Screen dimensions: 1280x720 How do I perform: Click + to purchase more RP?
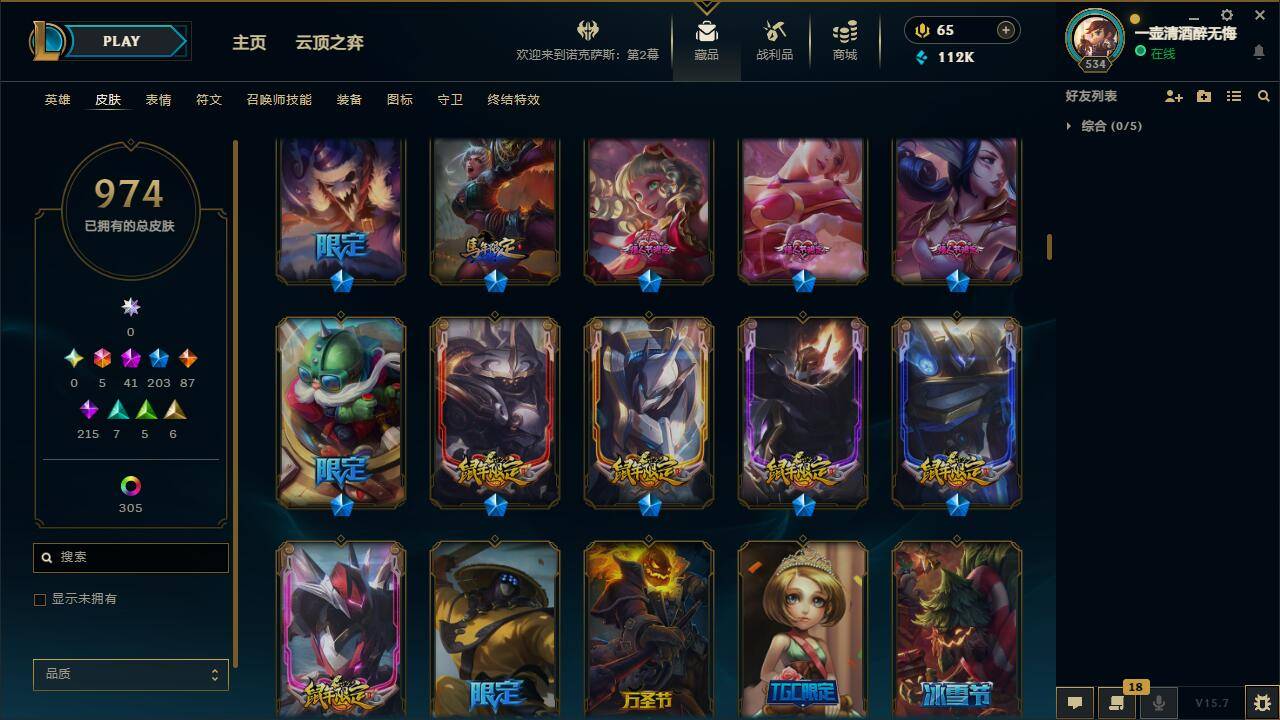1004,30
